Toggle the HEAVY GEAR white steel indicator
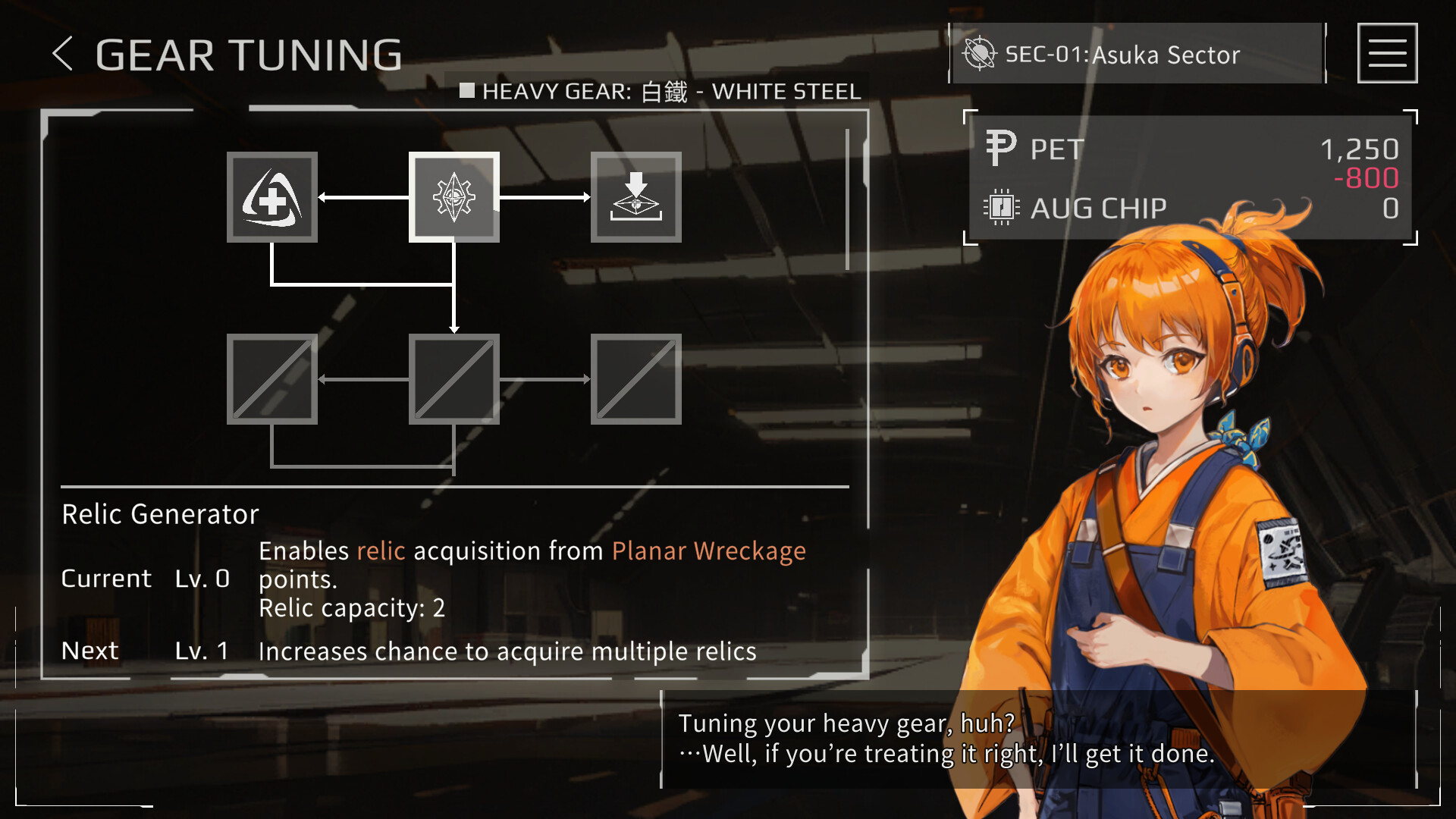The width and height of the screenshot is (1456, 819). click(x=467, y=91)
